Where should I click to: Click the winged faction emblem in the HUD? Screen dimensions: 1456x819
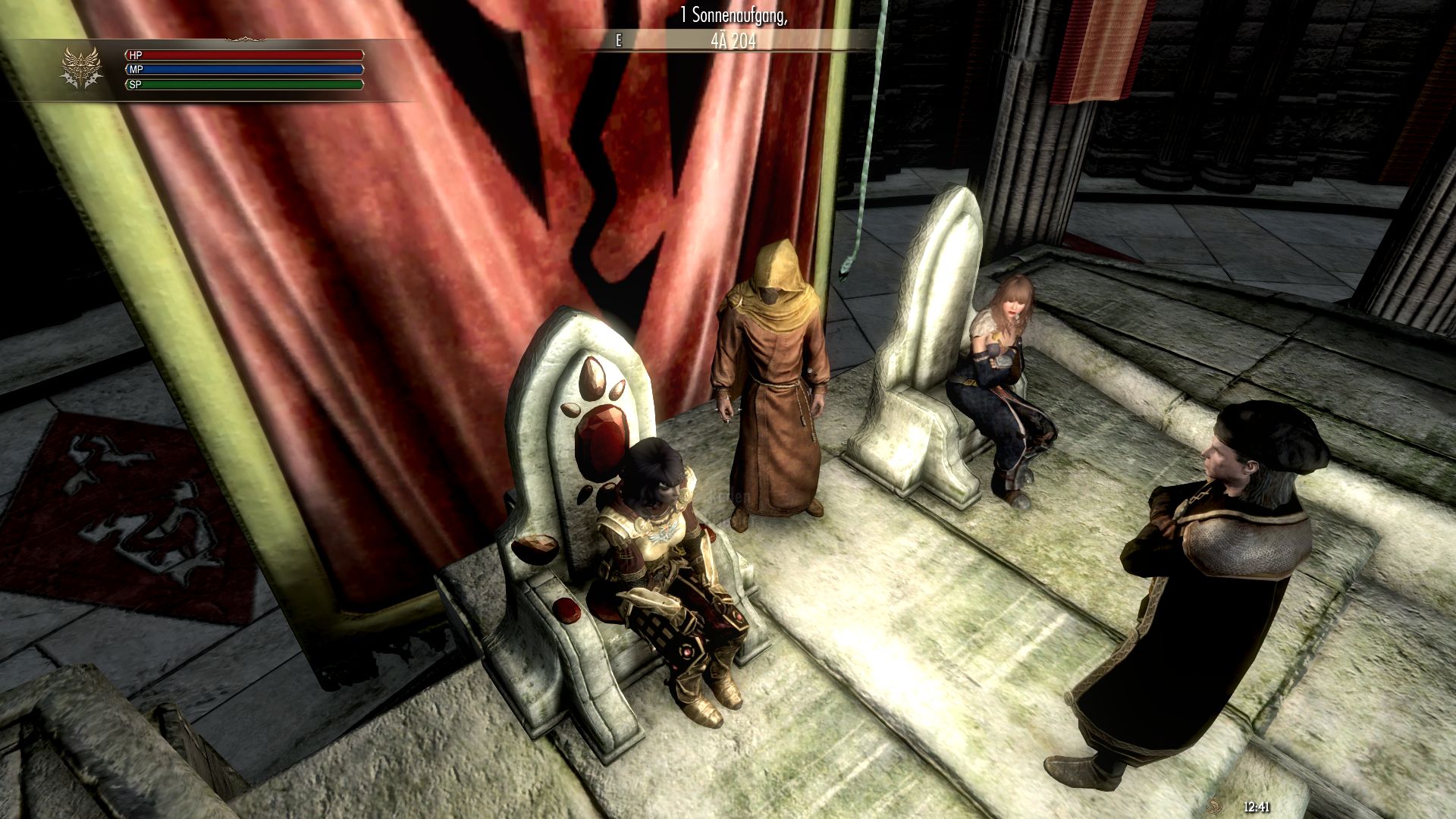(82, 67)
